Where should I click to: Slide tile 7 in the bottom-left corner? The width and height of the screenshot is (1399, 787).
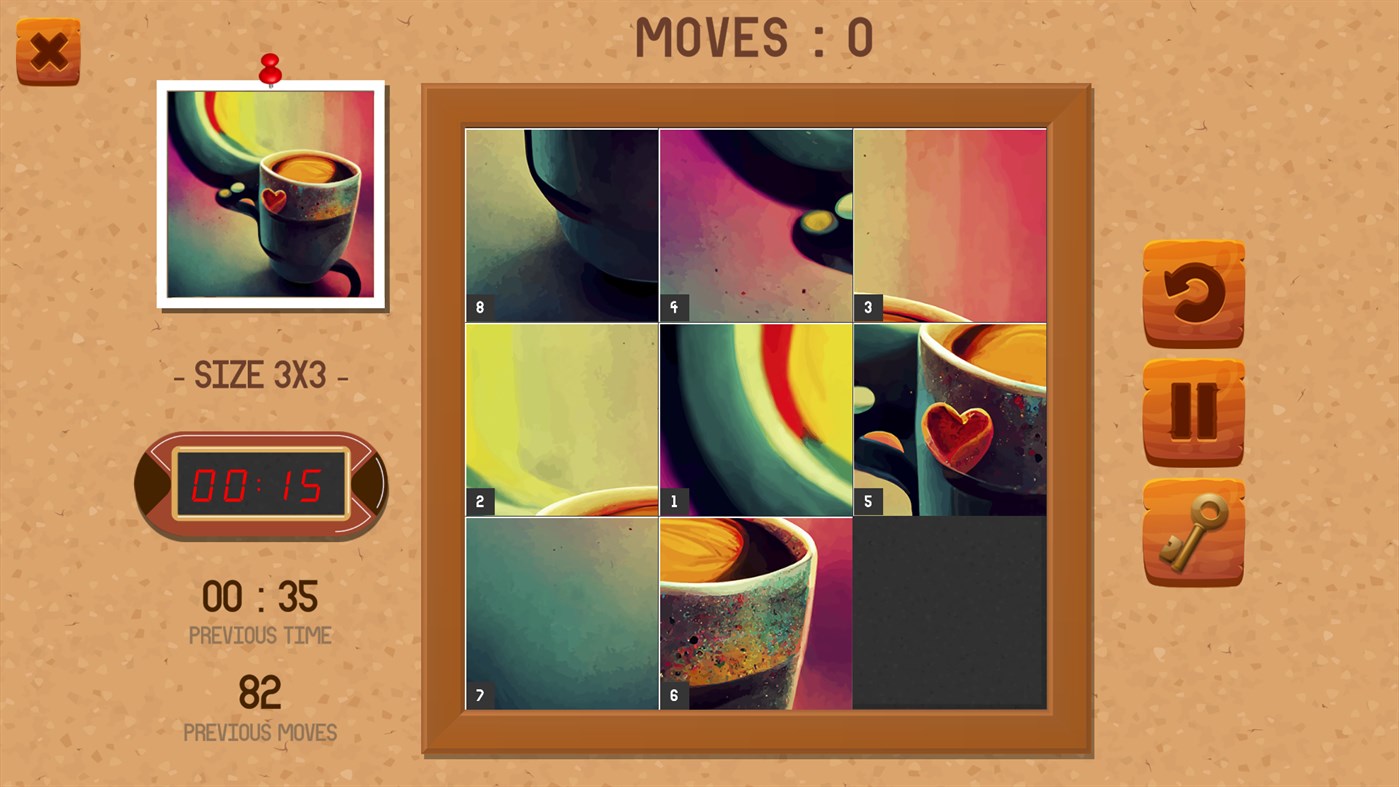(x=561, y=612)
